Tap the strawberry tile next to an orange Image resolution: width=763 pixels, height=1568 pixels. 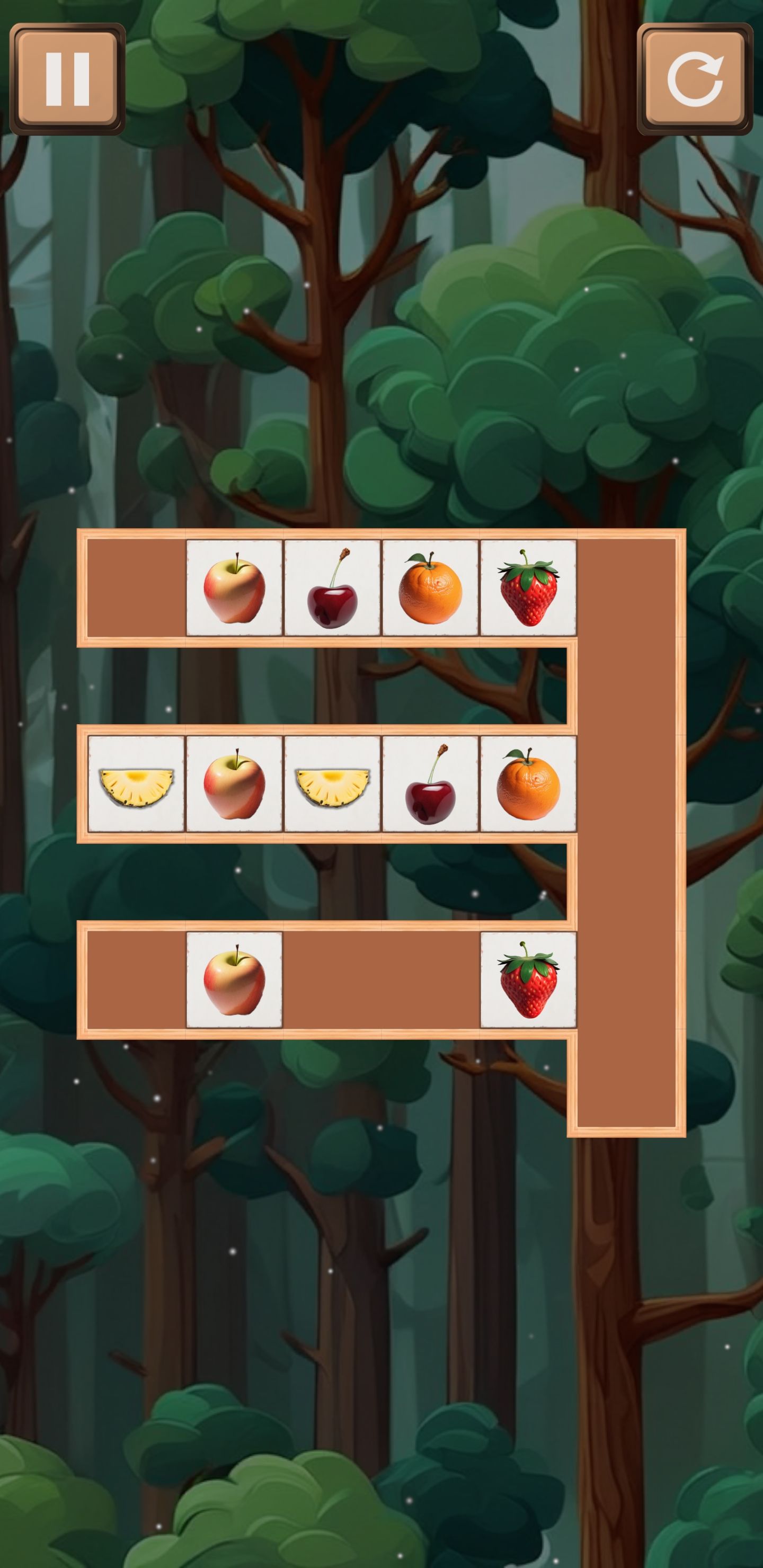pyautogui.click(x=528, y=587)
